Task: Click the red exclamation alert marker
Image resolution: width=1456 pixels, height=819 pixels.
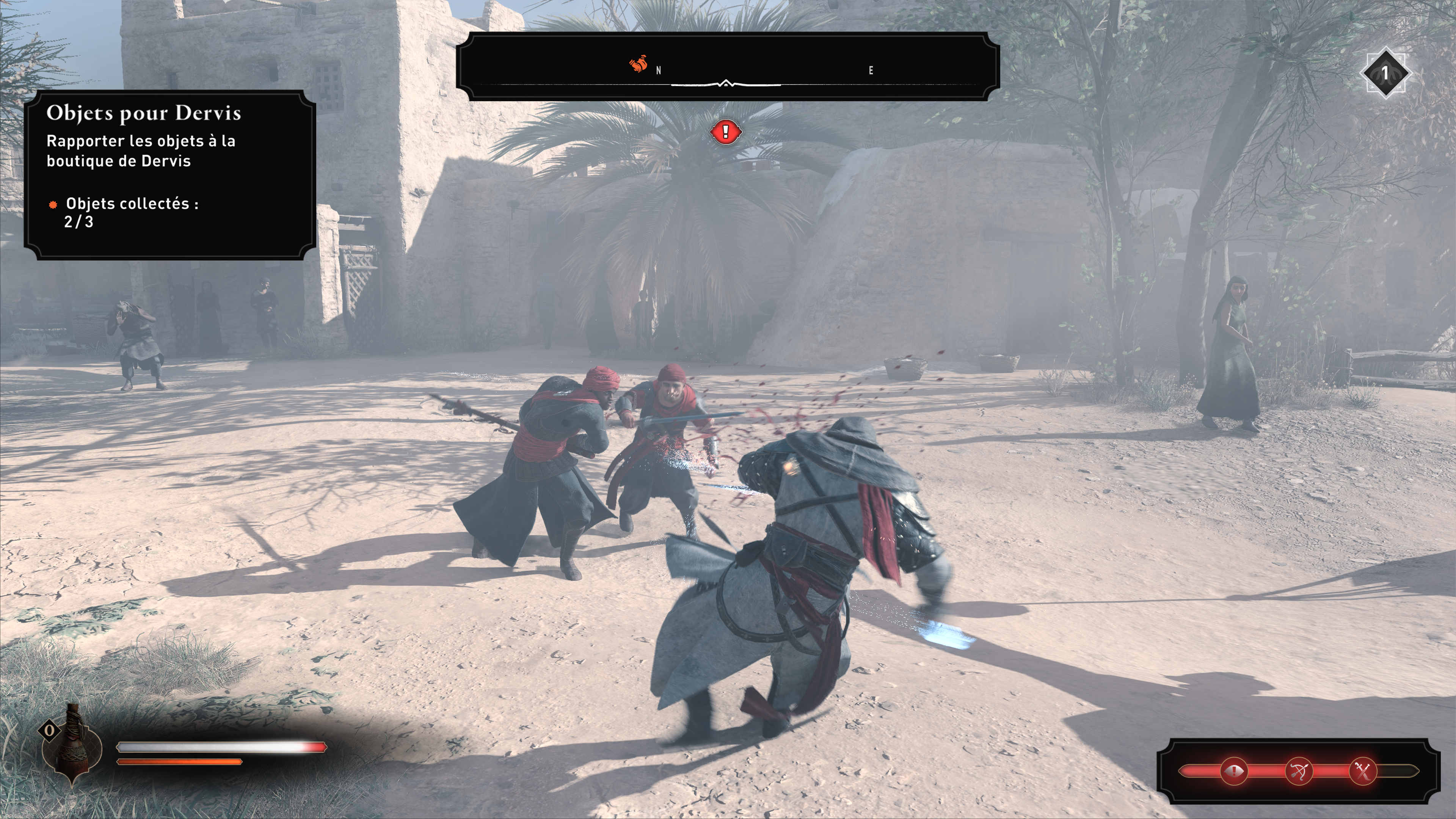Action: pos(725,132)
